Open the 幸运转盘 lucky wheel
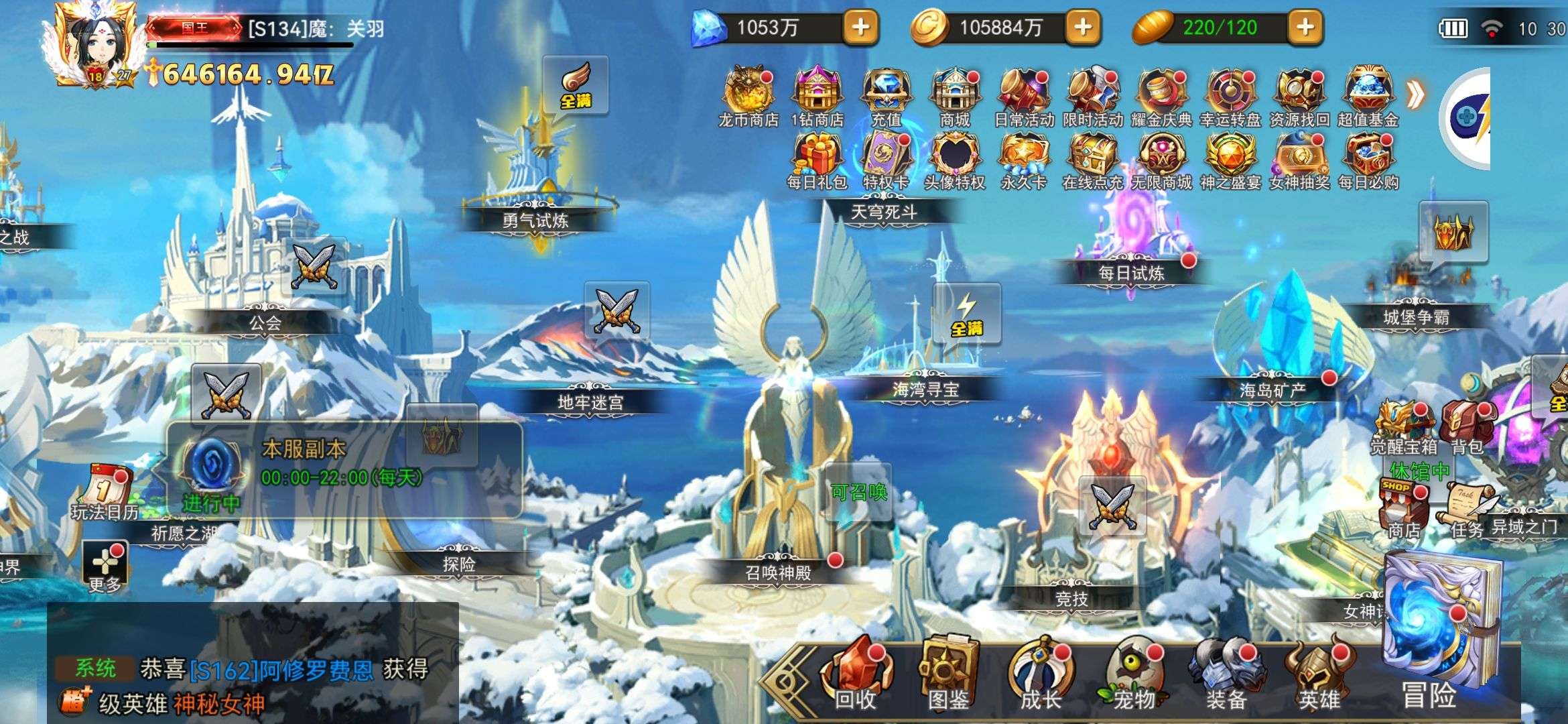Screen dimensions: 1568x724 (1230, 94)
